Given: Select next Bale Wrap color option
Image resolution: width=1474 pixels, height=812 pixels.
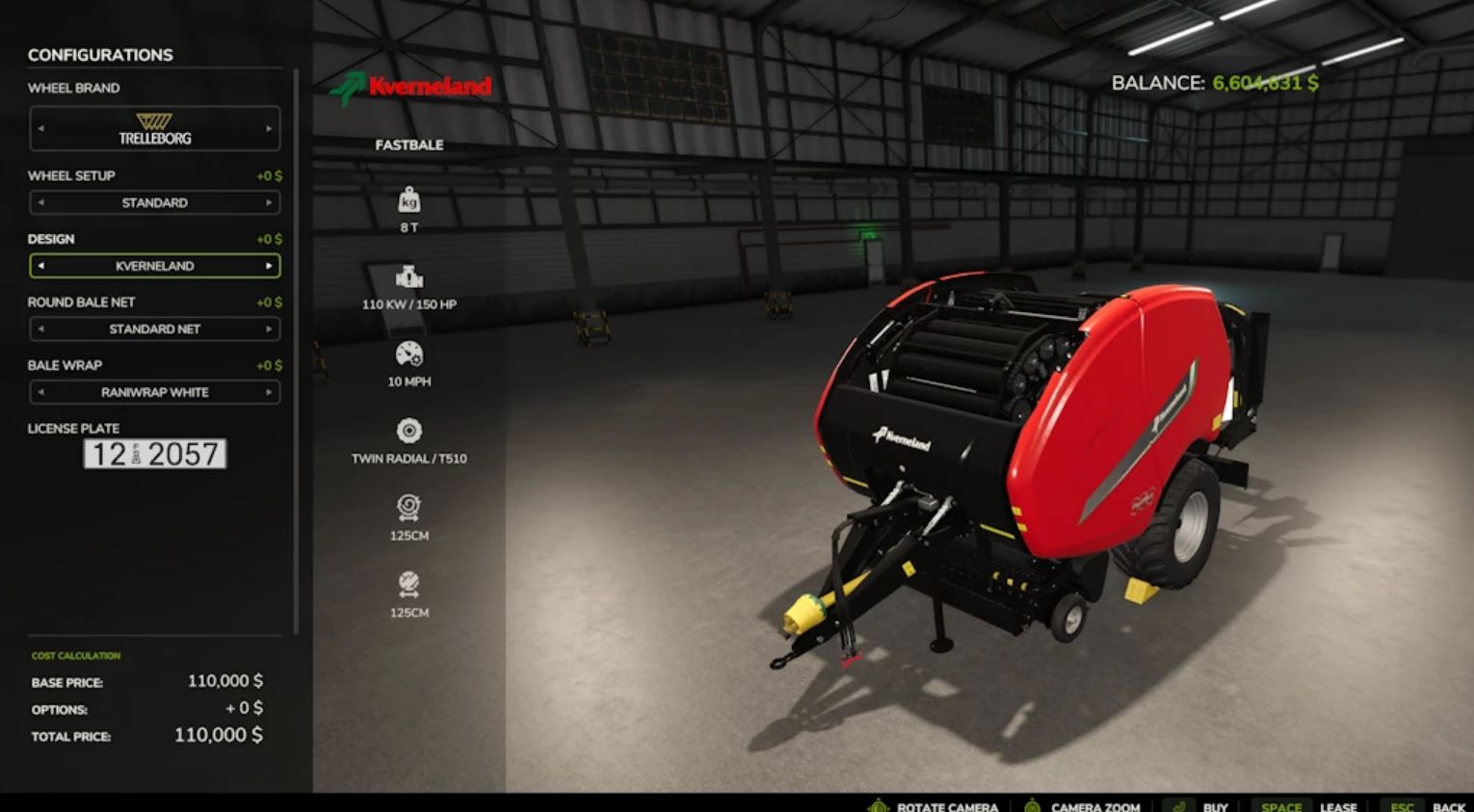Looking at the screenshot, I should click(269, 392).
